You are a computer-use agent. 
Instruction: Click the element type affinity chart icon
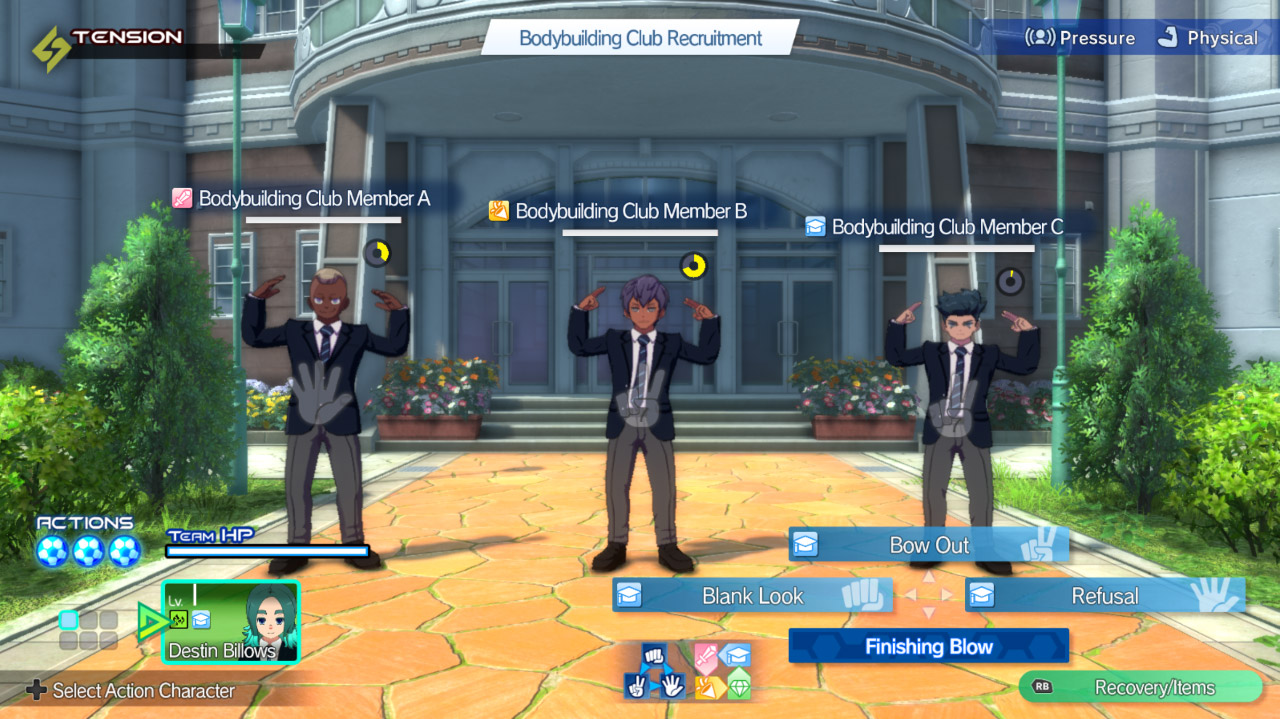coord(722,671)
